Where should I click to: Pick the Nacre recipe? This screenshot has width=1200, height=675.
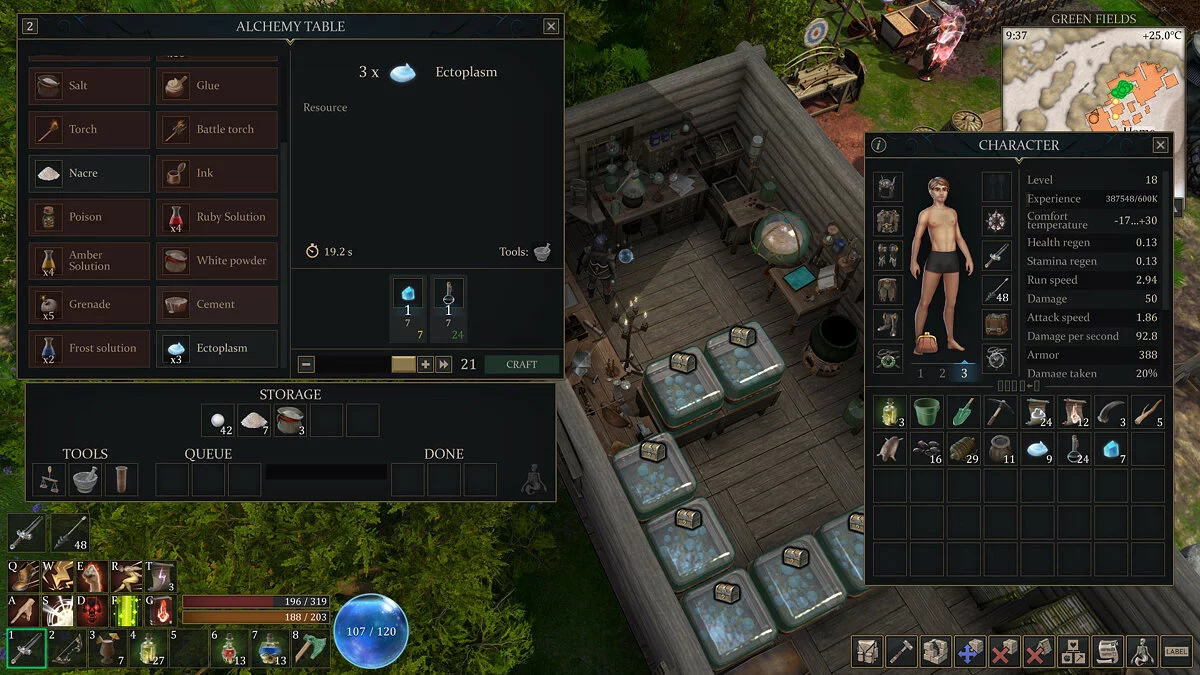[x=90, y=173]
